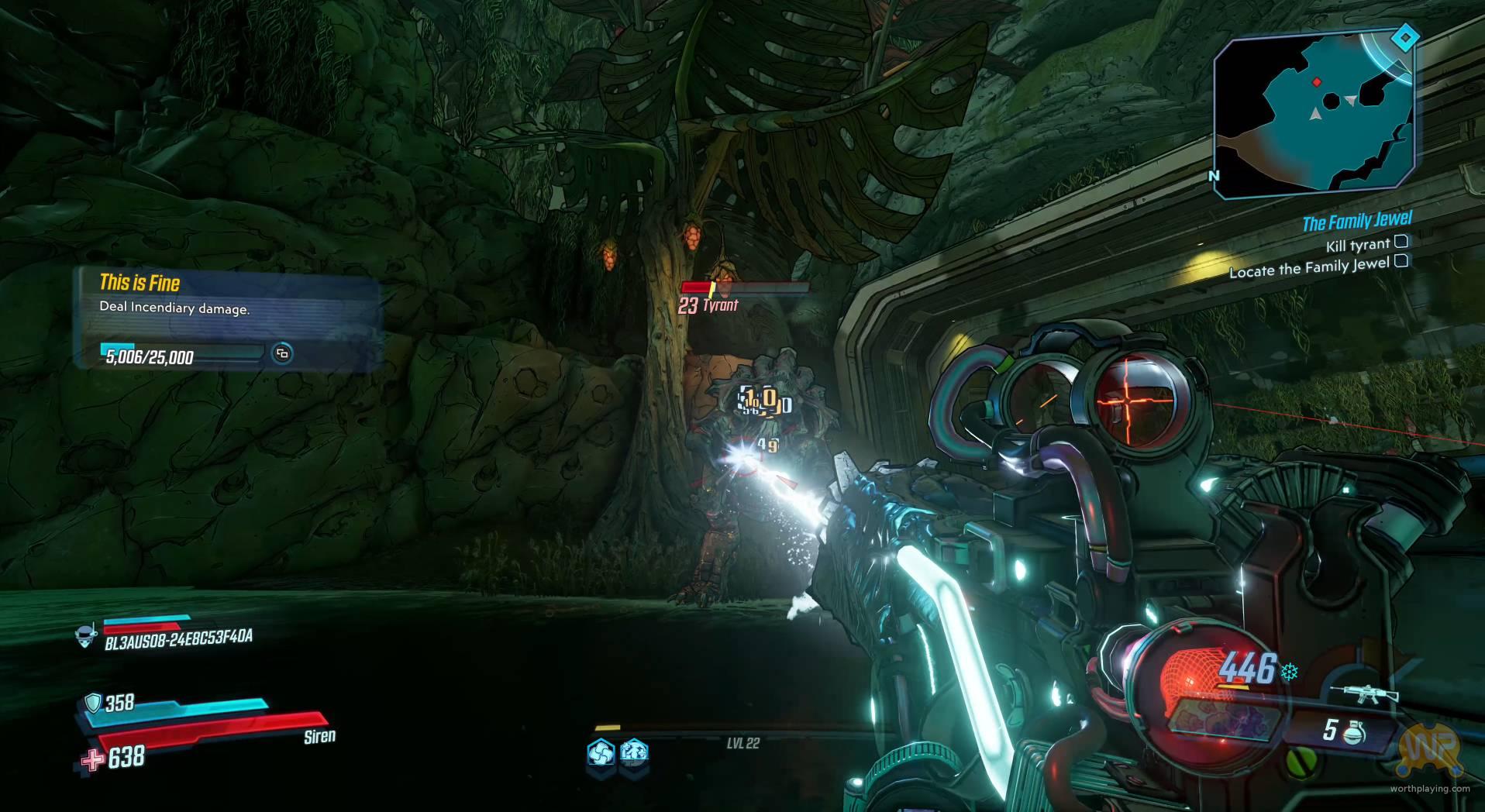Click the worthplaying.com watermark logo
Screen dimensions: 1485x812
1431,749
